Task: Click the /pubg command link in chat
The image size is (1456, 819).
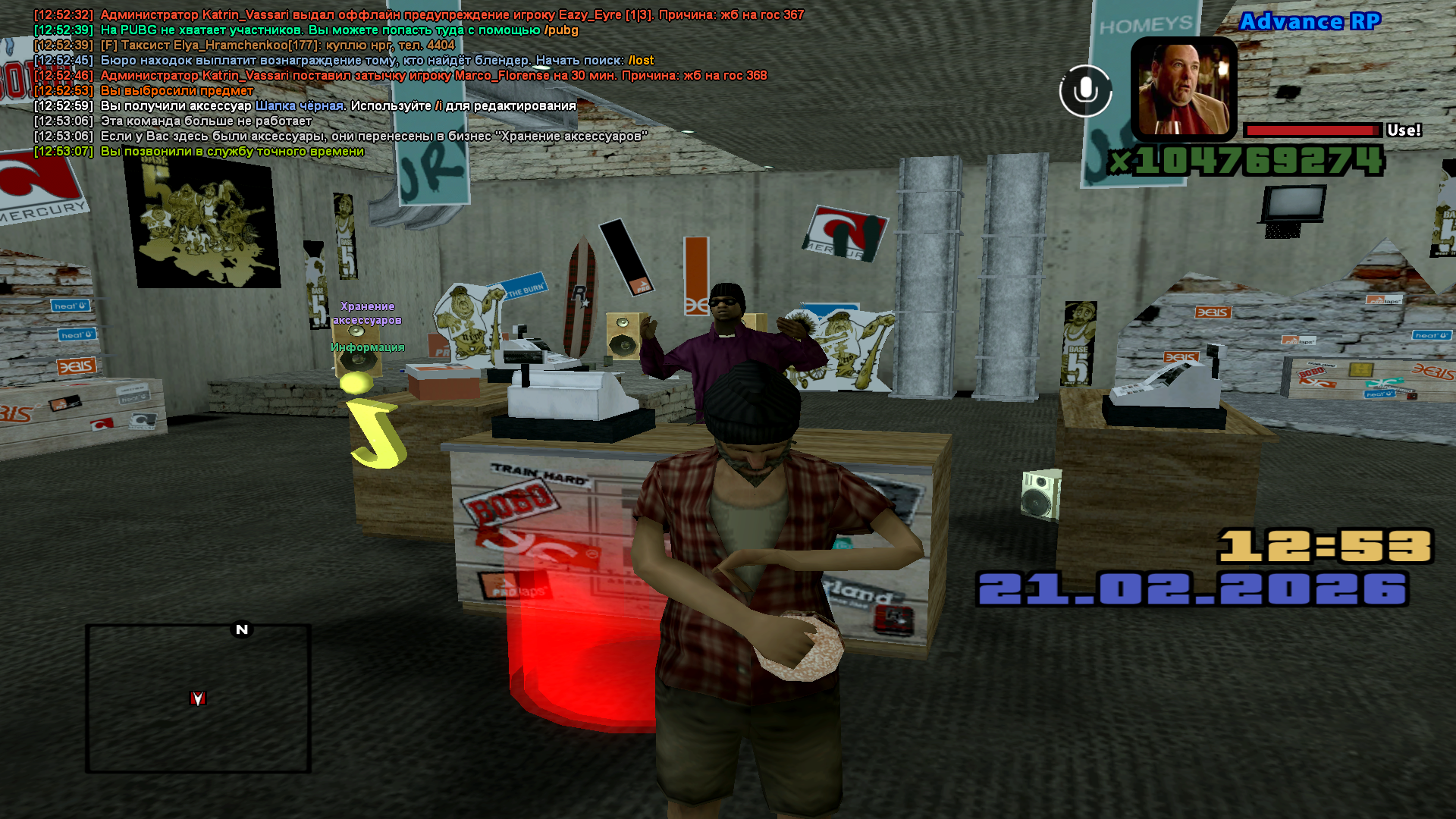Action: pos(561,30)
